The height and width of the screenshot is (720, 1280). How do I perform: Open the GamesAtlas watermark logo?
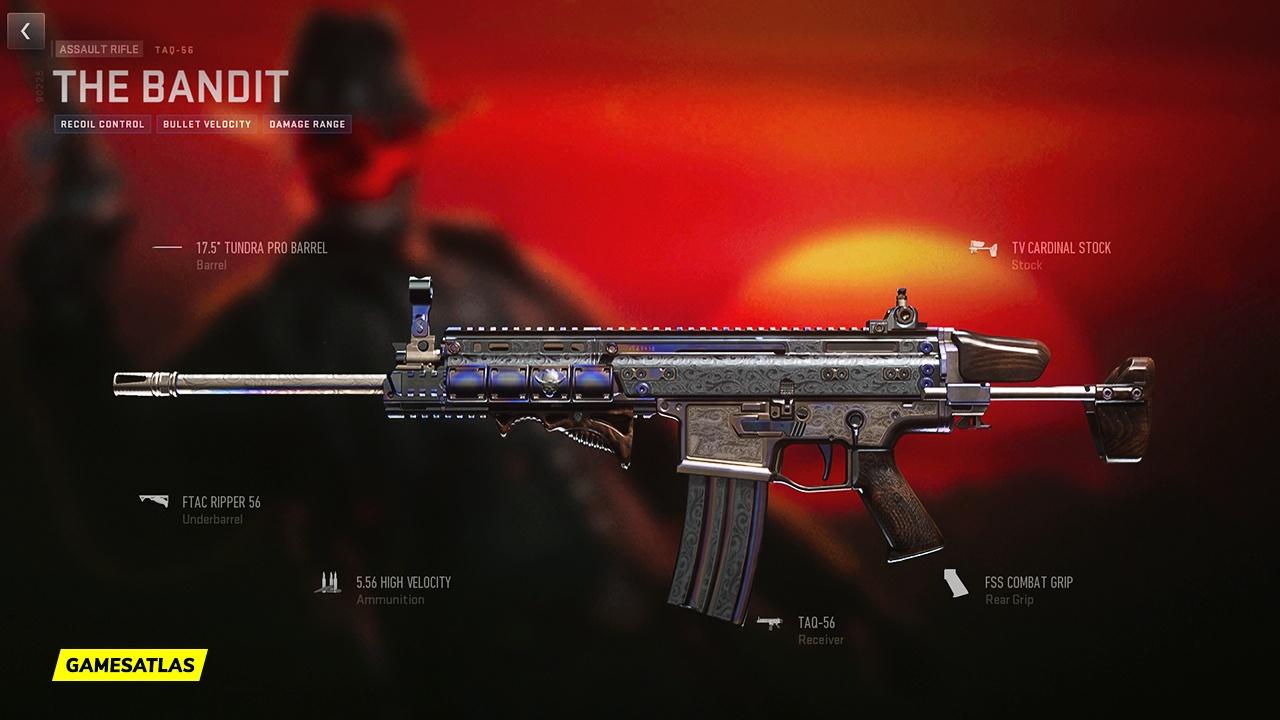click(130, 664)
